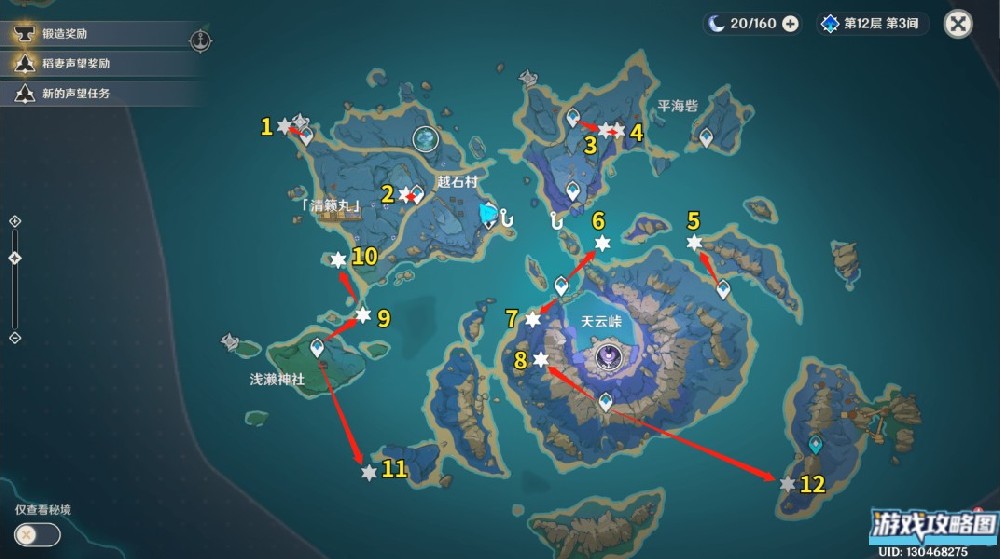Click the map zoom slider handle

click(15, 258)
